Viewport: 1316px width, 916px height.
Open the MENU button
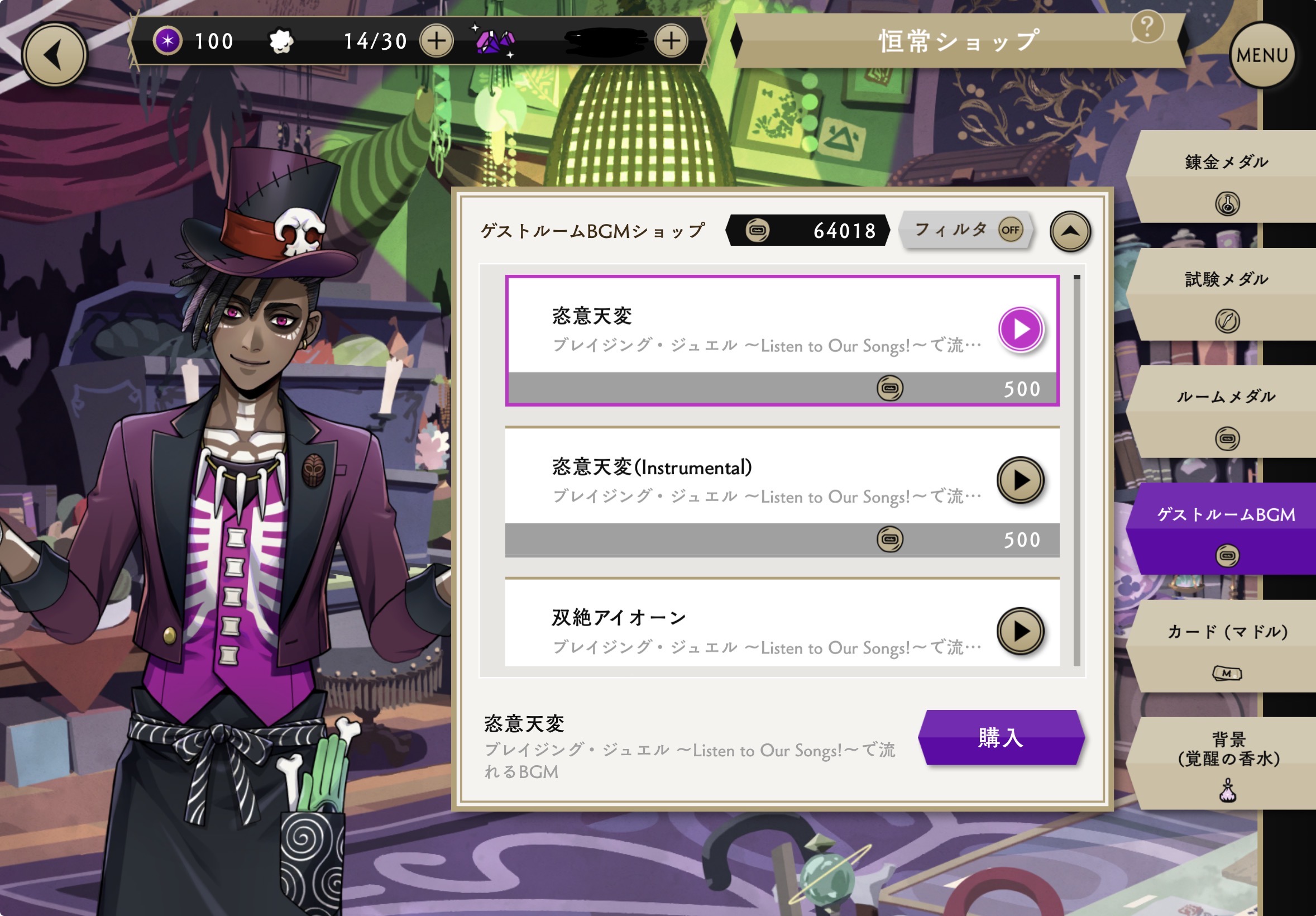pyautogui.click(x=1261, y=56)
